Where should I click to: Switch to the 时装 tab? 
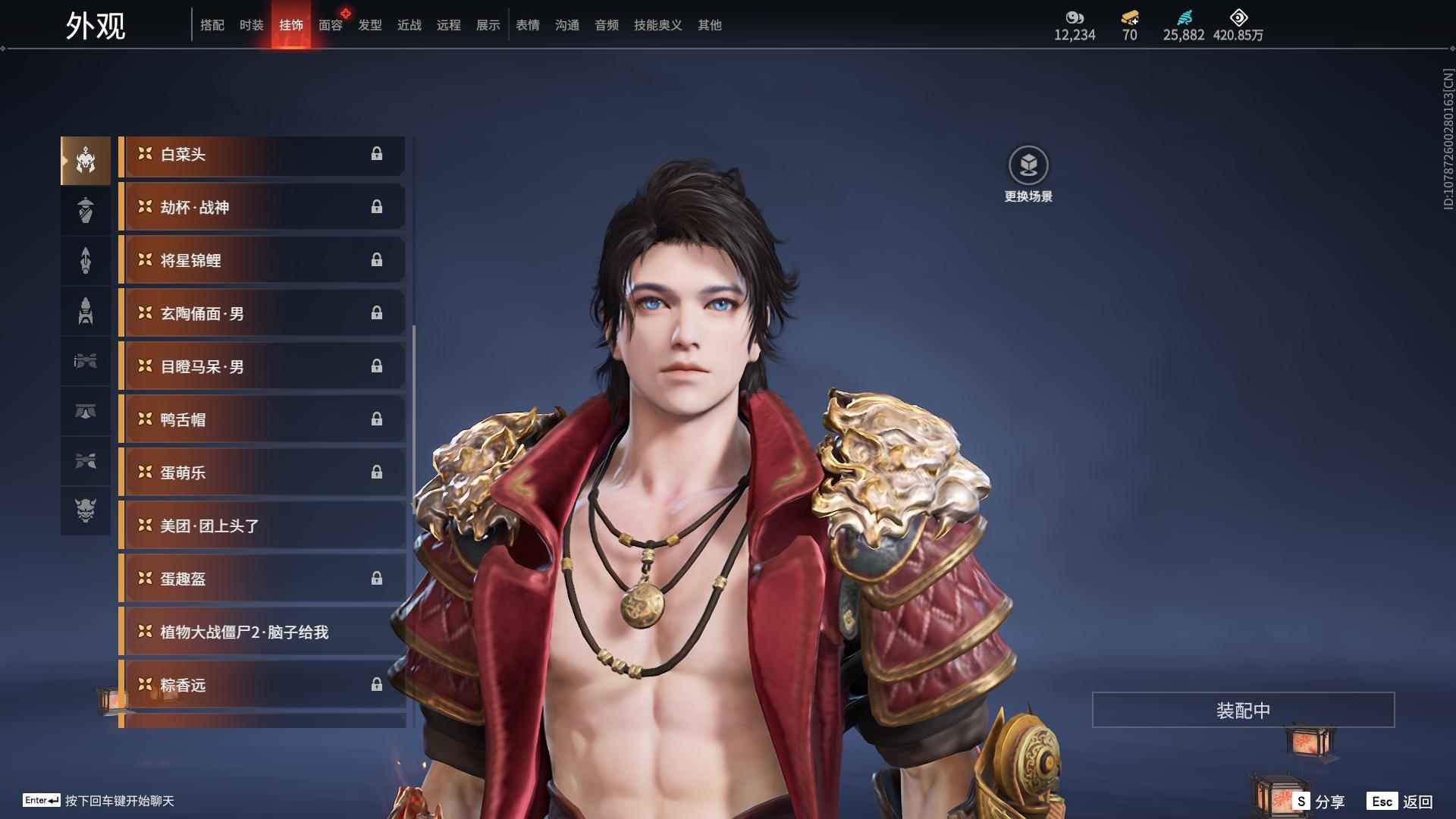[251, 25]
